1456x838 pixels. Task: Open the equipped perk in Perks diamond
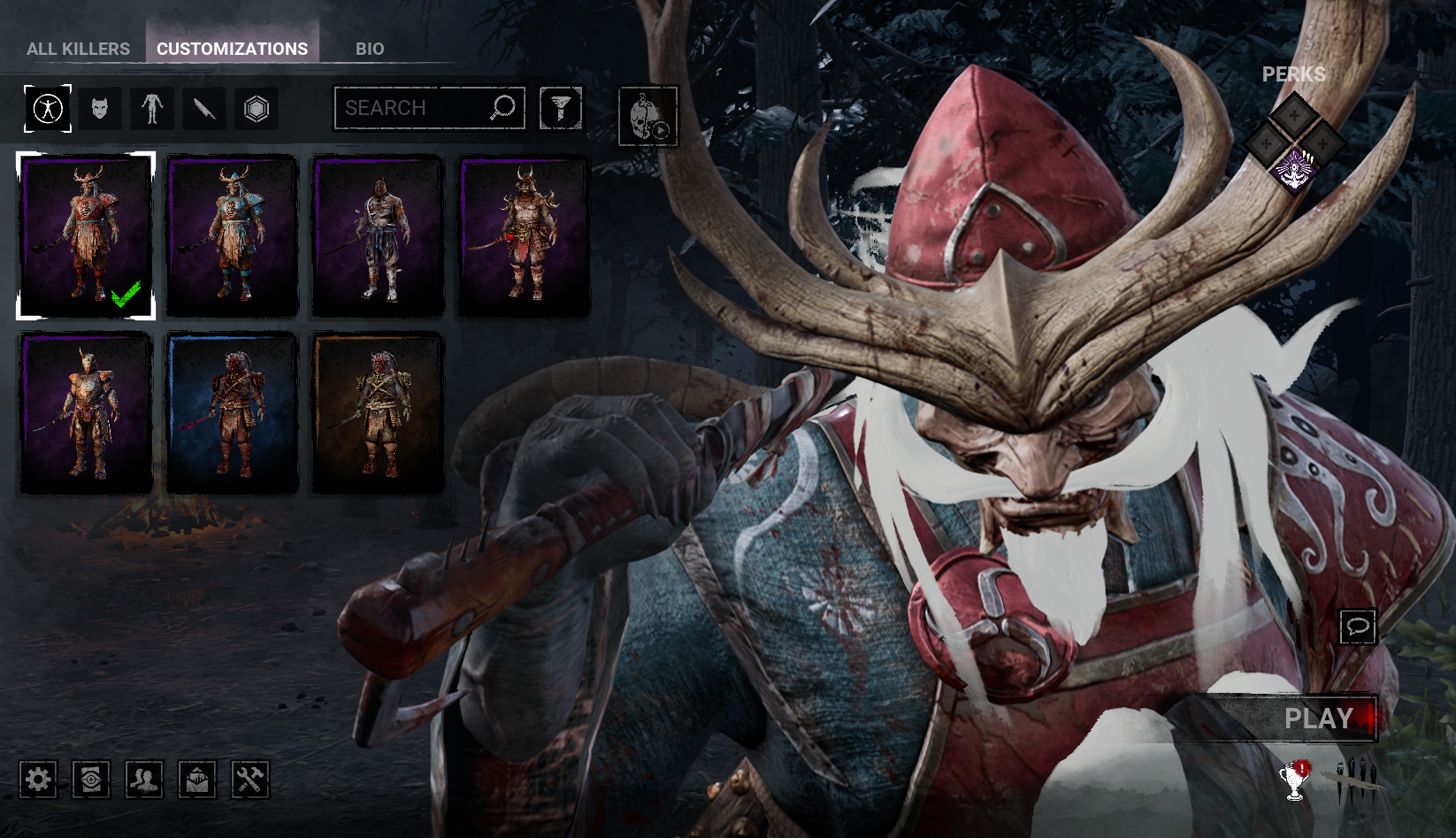[1294, 168]
